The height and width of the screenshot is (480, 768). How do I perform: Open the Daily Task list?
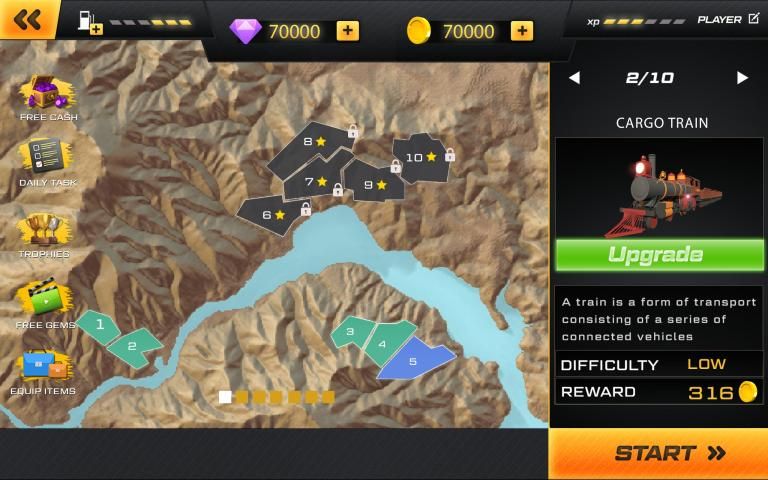47,162
